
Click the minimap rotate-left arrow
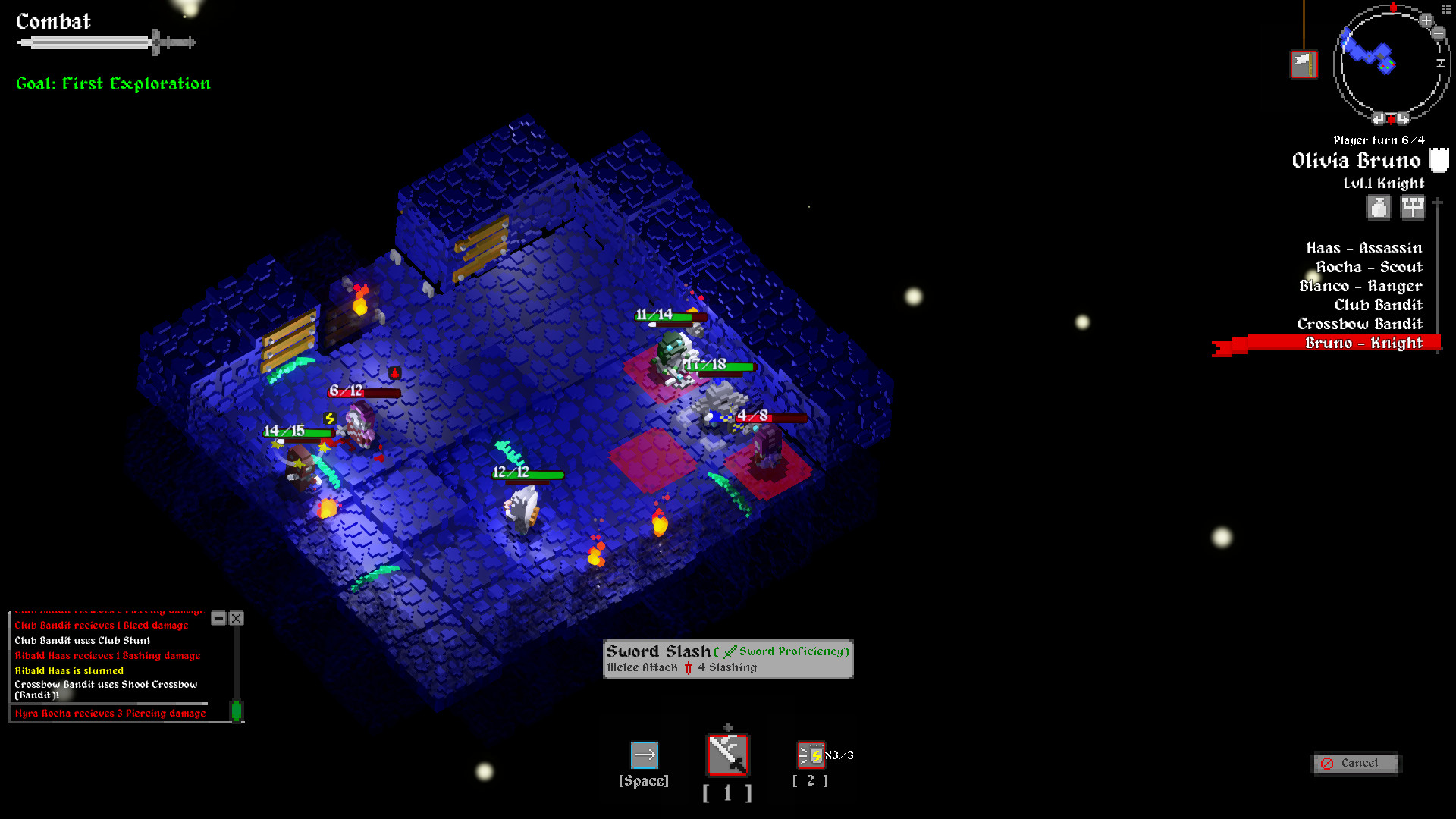coord(1378,118)
